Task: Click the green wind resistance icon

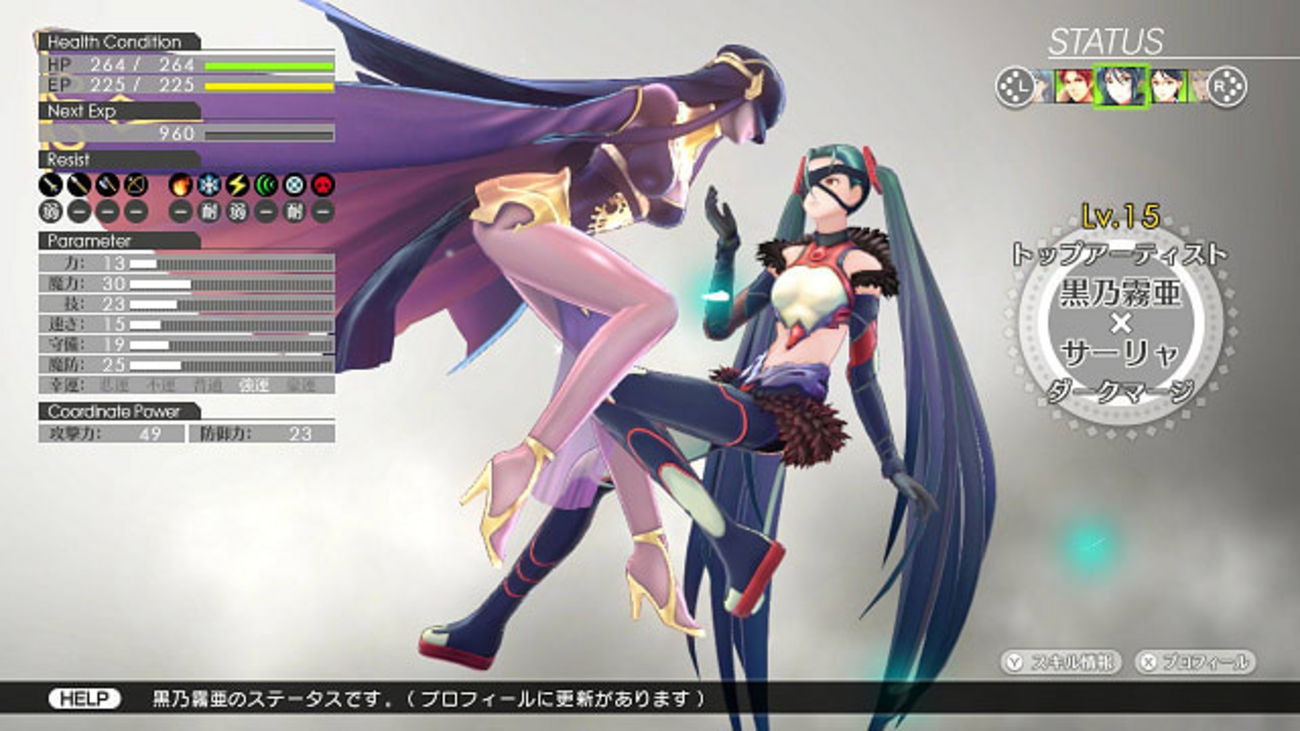Action: click(x=265, y=185)
